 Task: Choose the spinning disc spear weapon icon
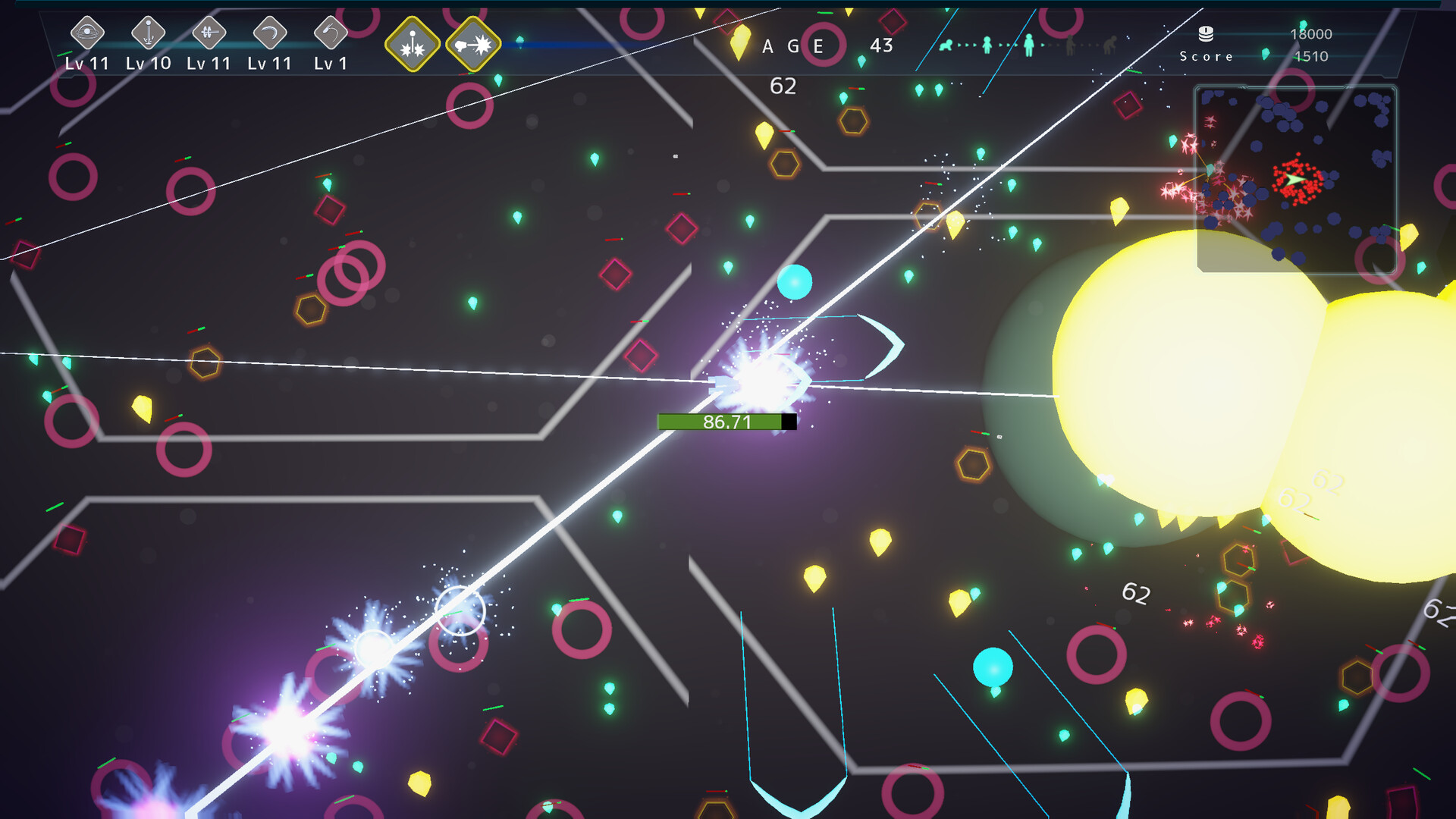[x=209, y=33]
